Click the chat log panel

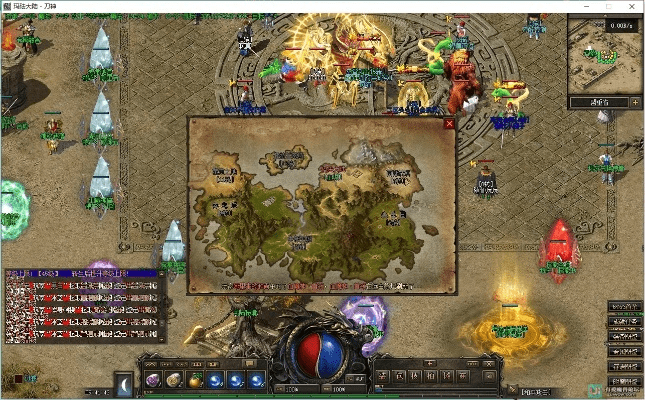pyautogui.click(x=82, y=306)
